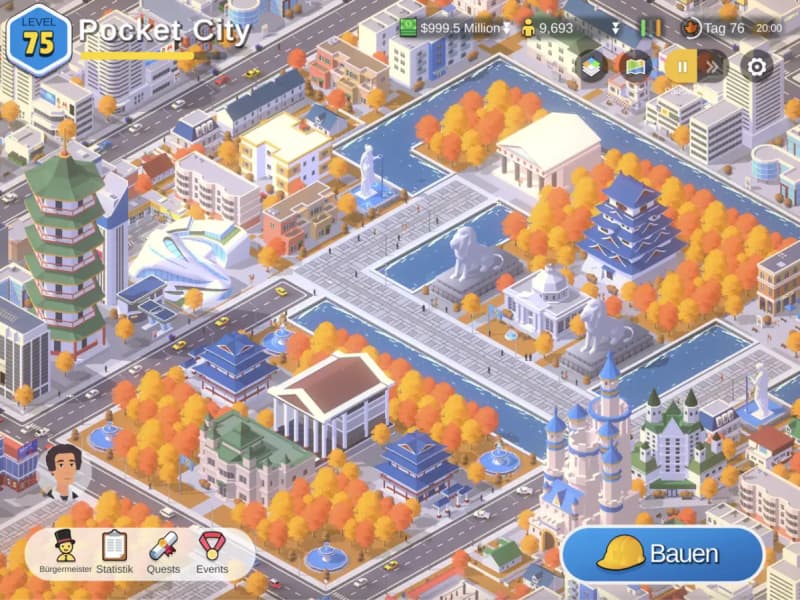Screen dimensions: 800x600
Task: Click the Tag 76 day indicator
Action: [x=717, y=28]
